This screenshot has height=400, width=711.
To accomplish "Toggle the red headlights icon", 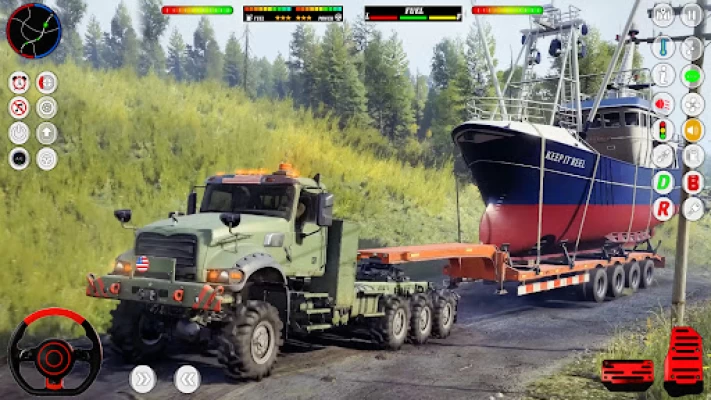I will (662, 102).
